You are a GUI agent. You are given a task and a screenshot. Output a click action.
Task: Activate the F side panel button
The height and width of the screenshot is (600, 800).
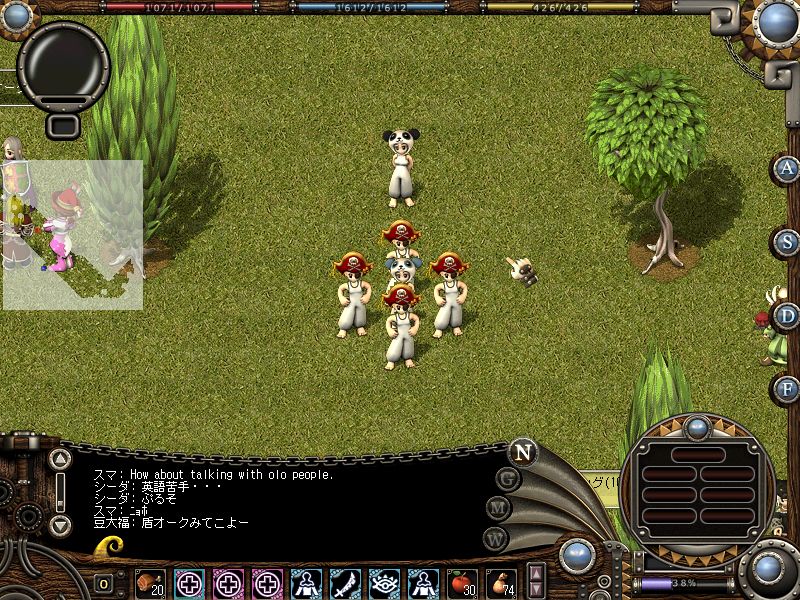pyautogui.click(x=788, y=388)
